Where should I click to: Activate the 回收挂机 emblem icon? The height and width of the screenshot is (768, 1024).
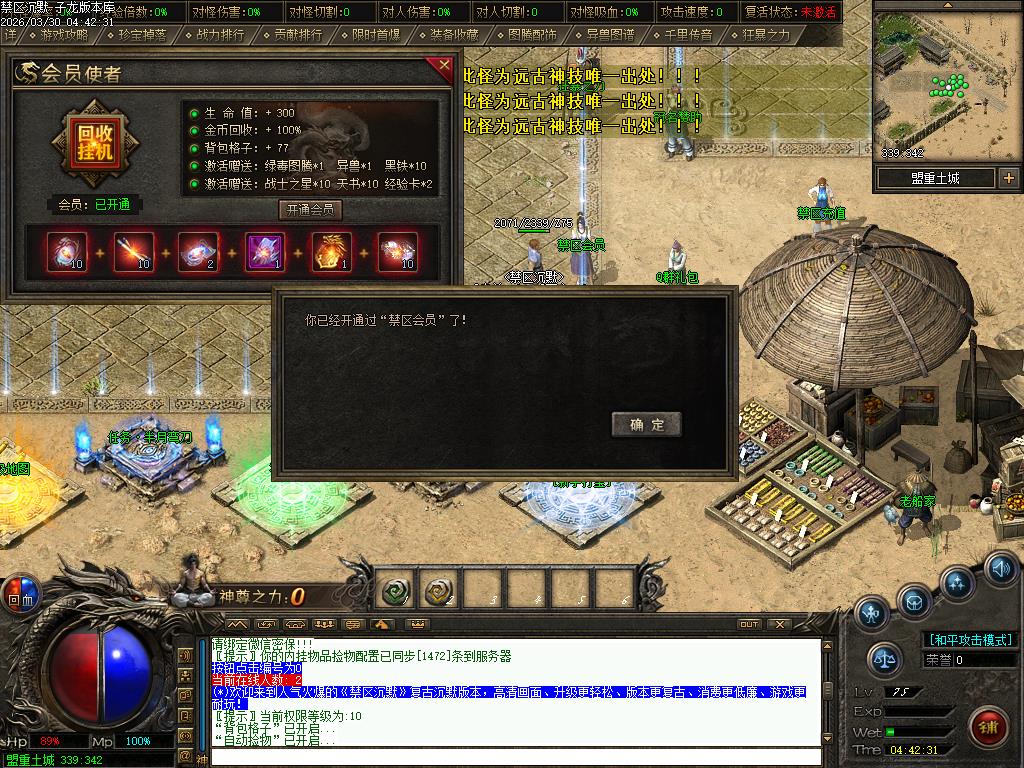pyautogui.click(x=95, y=145)
